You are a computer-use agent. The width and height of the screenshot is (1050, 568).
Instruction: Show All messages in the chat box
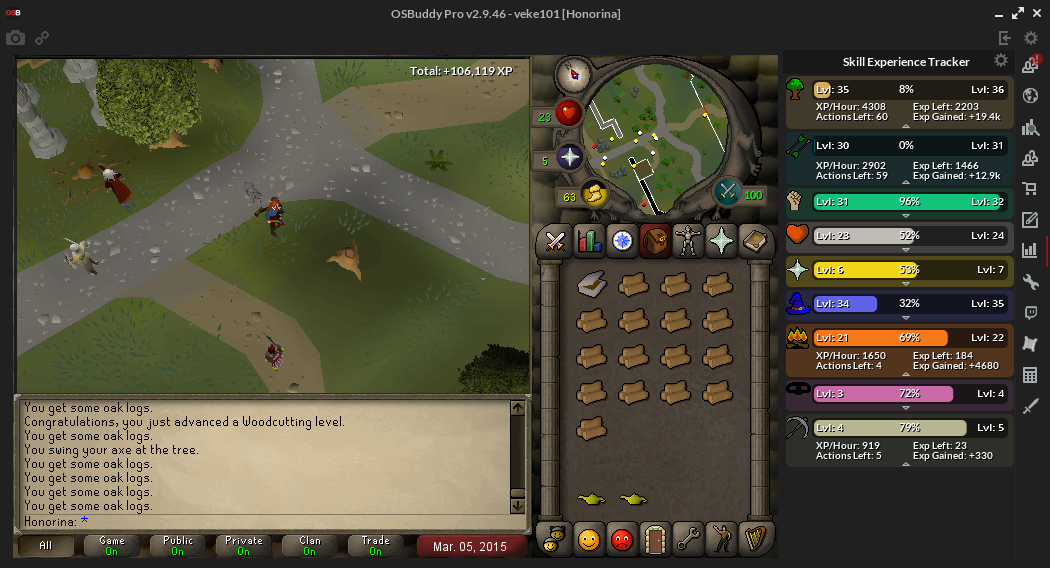pos(46,546)
